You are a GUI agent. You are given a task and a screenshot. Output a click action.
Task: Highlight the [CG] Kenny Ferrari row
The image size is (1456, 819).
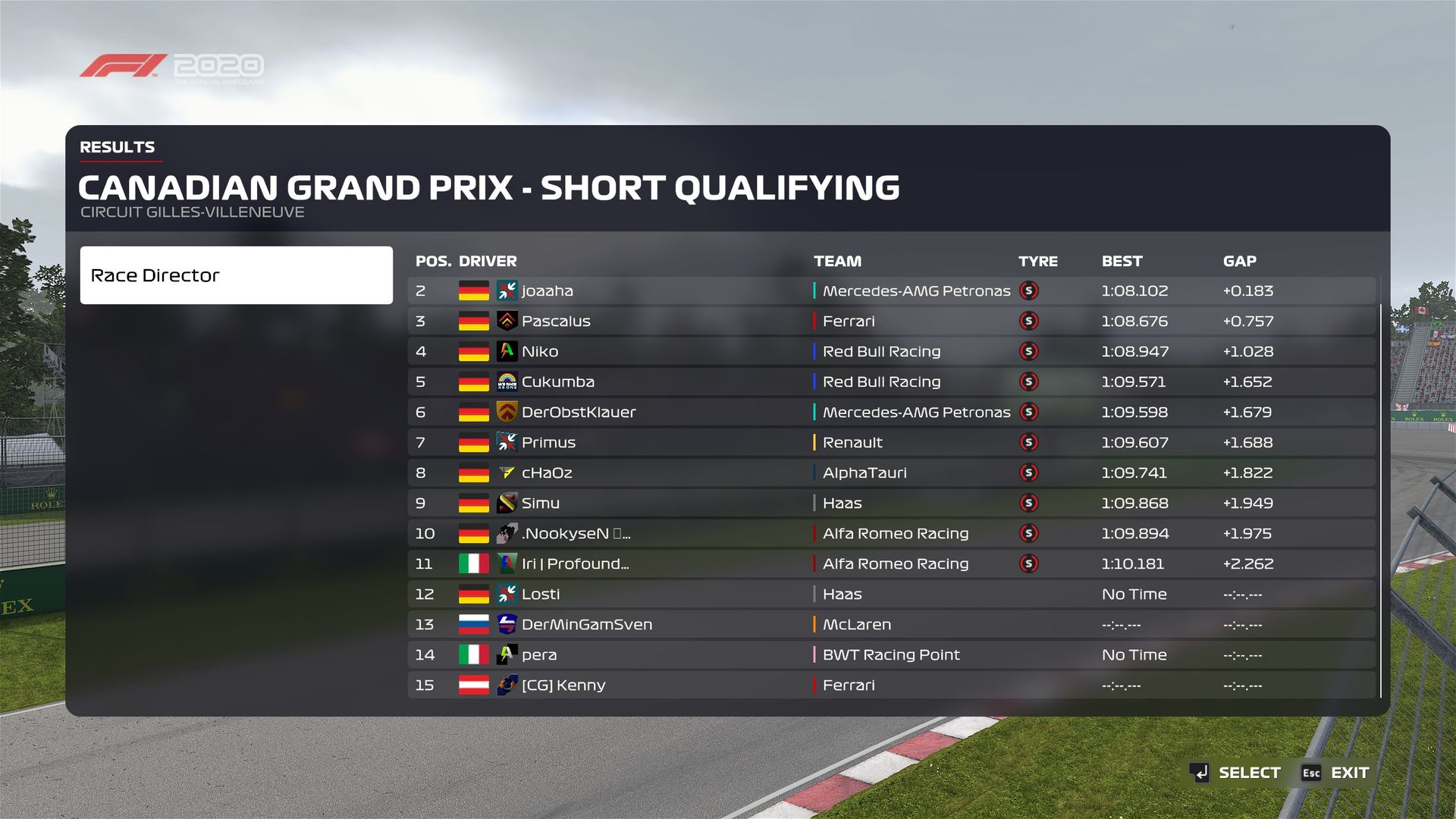click(891, 686)
